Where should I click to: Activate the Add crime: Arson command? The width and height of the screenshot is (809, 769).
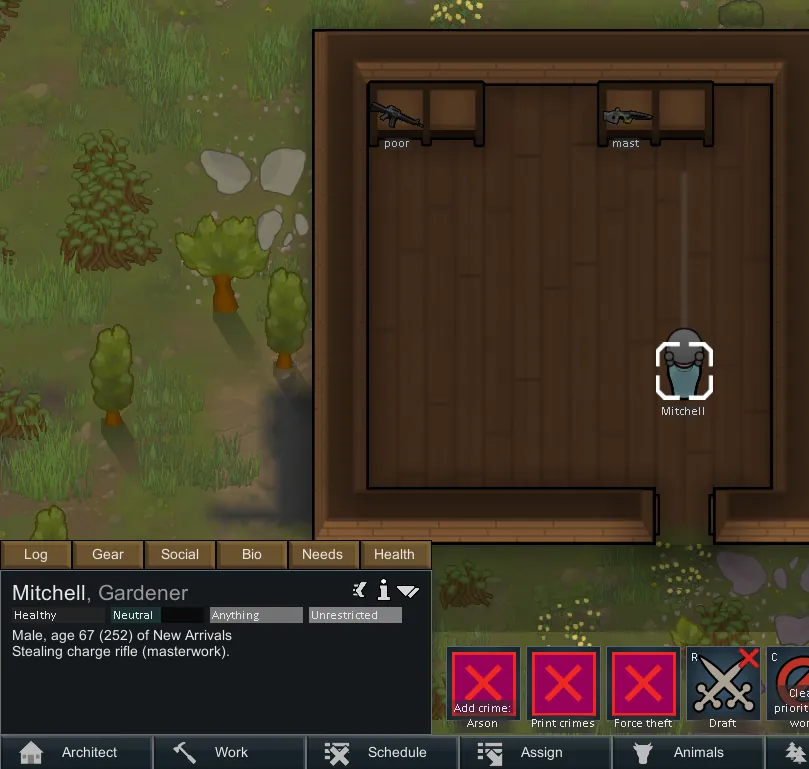coord(483,689)
